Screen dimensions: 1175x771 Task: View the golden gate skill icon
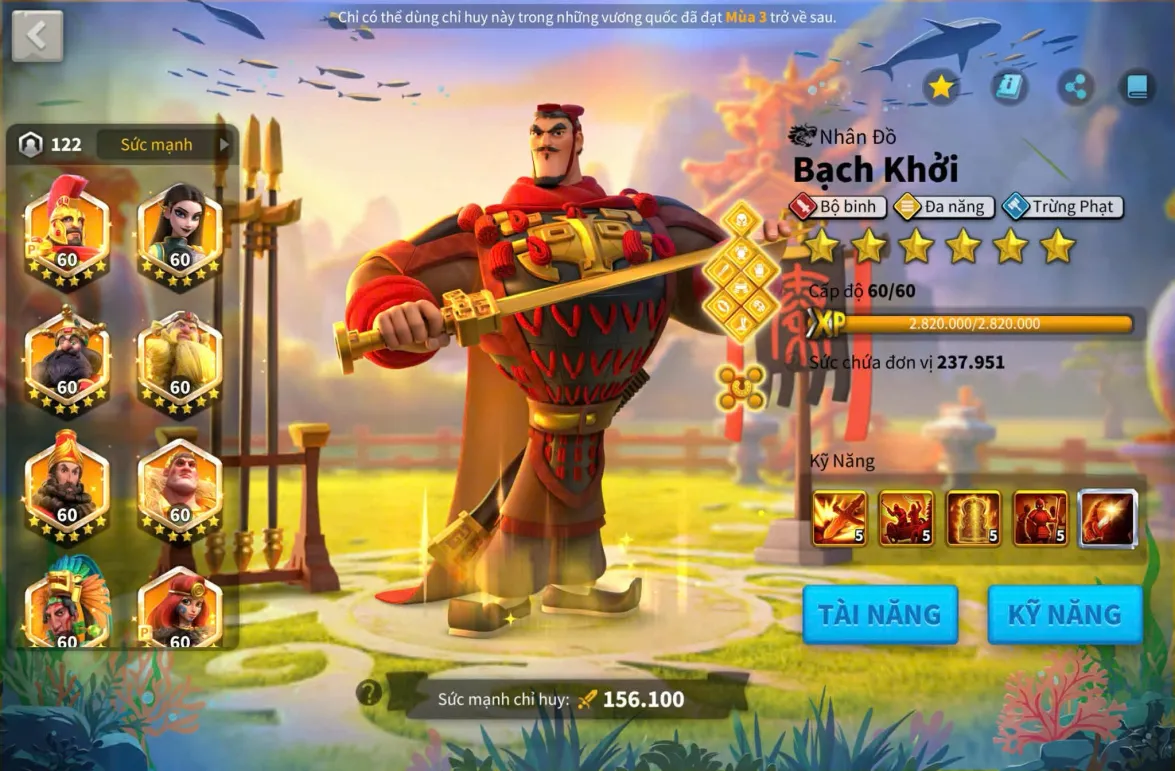pyautogui.click(x=973, y=518)
